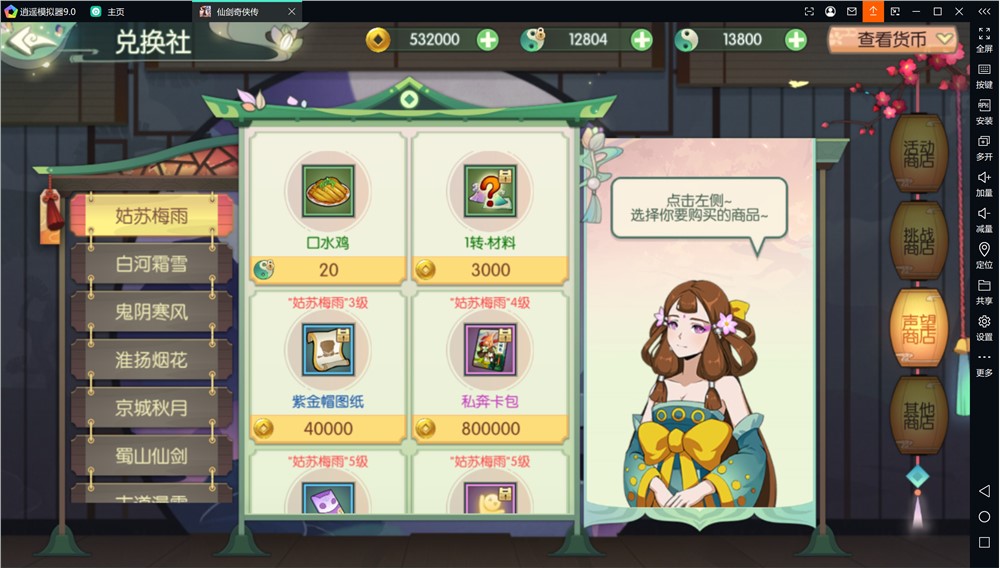
Task: Open the 淮扬烟花 shop category
Action: coord(152,360)
